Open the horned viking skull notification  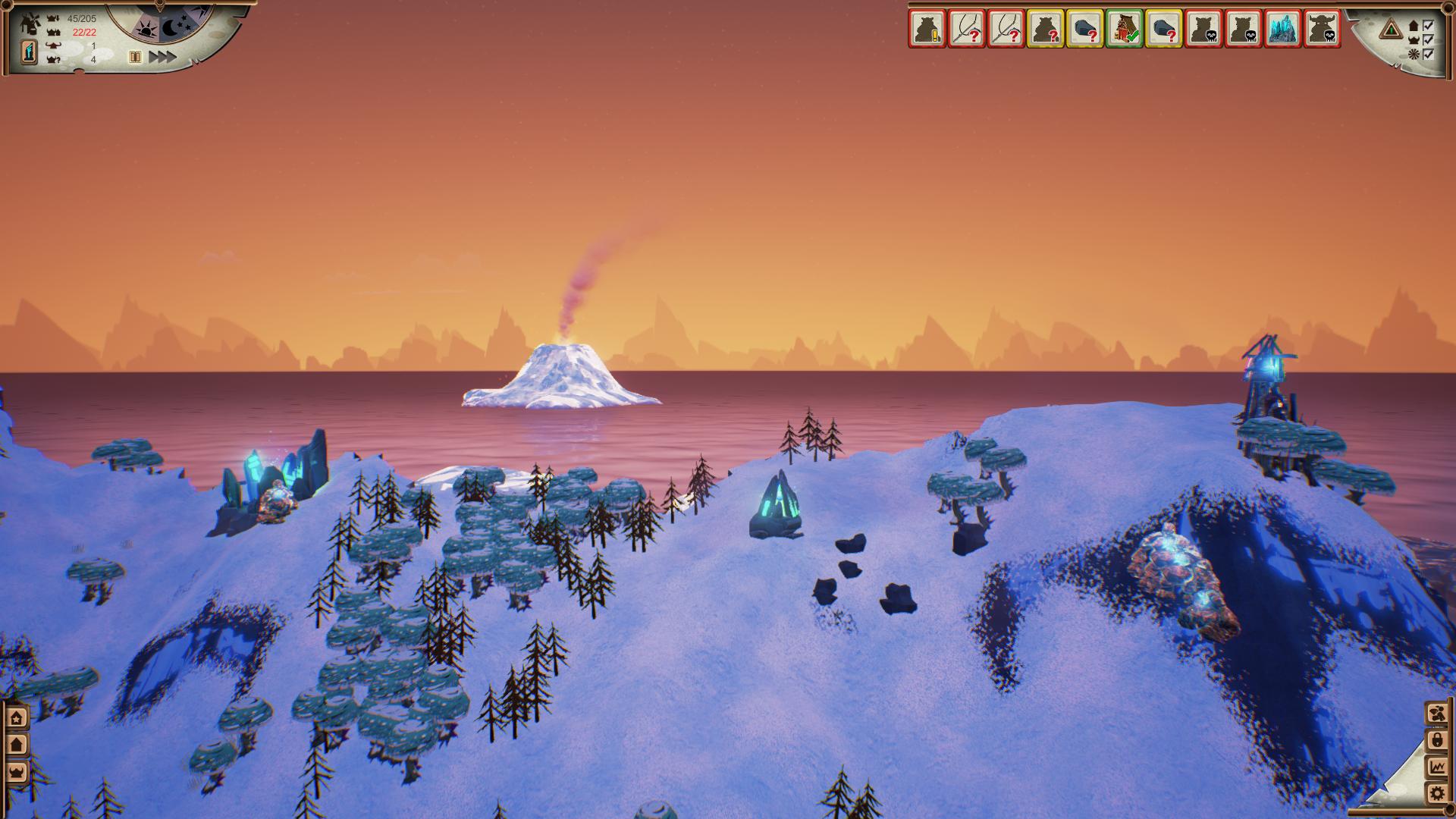1322,30
